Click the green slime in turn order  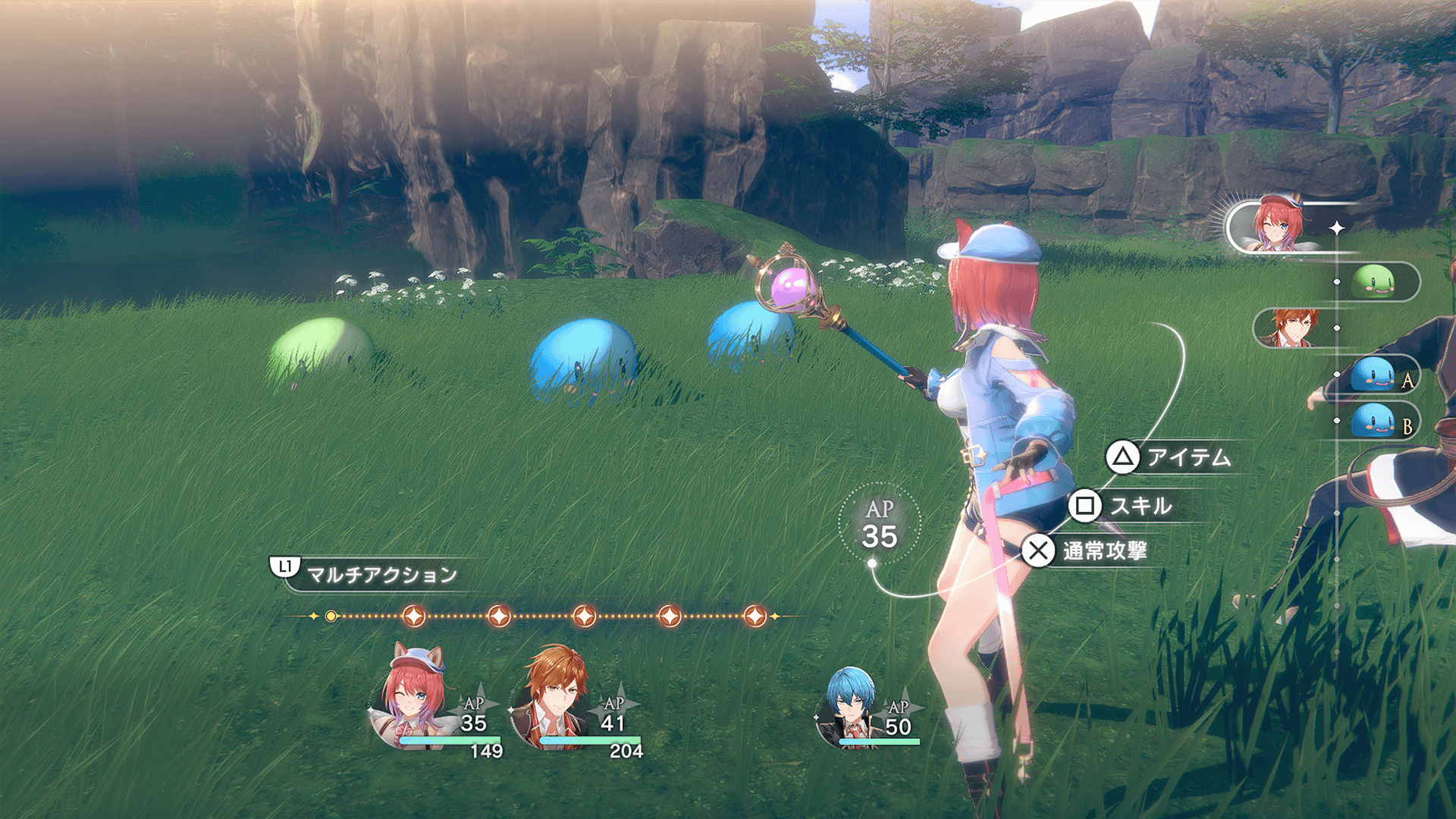(1374, 282)
